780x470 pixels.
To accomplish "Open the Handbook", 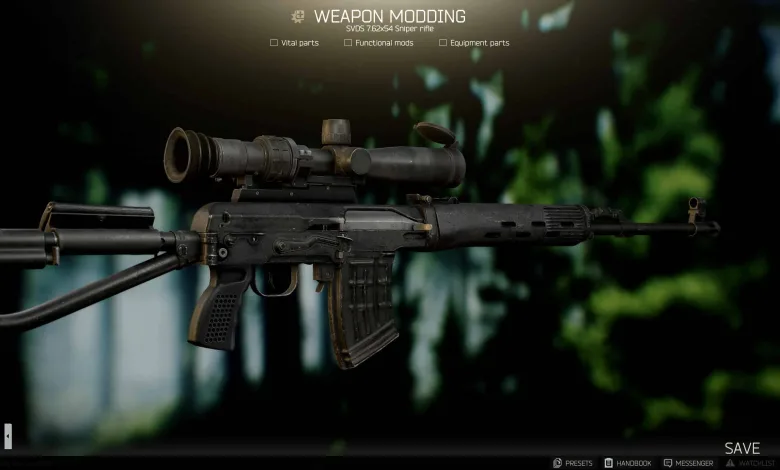I will (x=628, y=463).
